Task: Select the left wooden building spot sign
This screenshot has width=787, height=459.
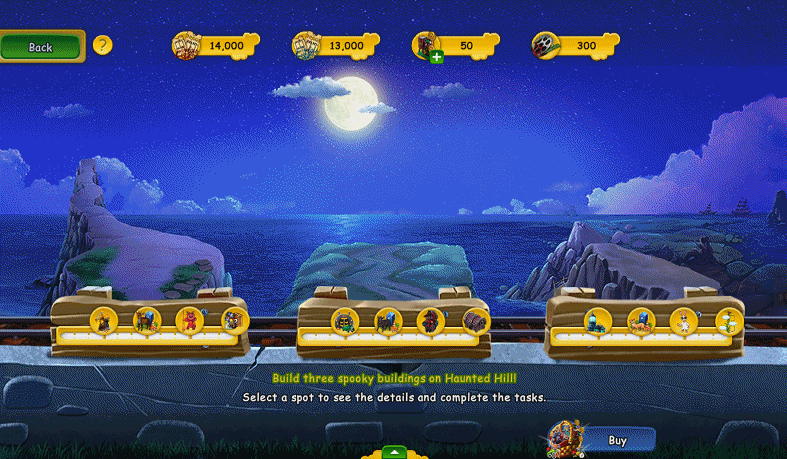Action: (150, 324)
